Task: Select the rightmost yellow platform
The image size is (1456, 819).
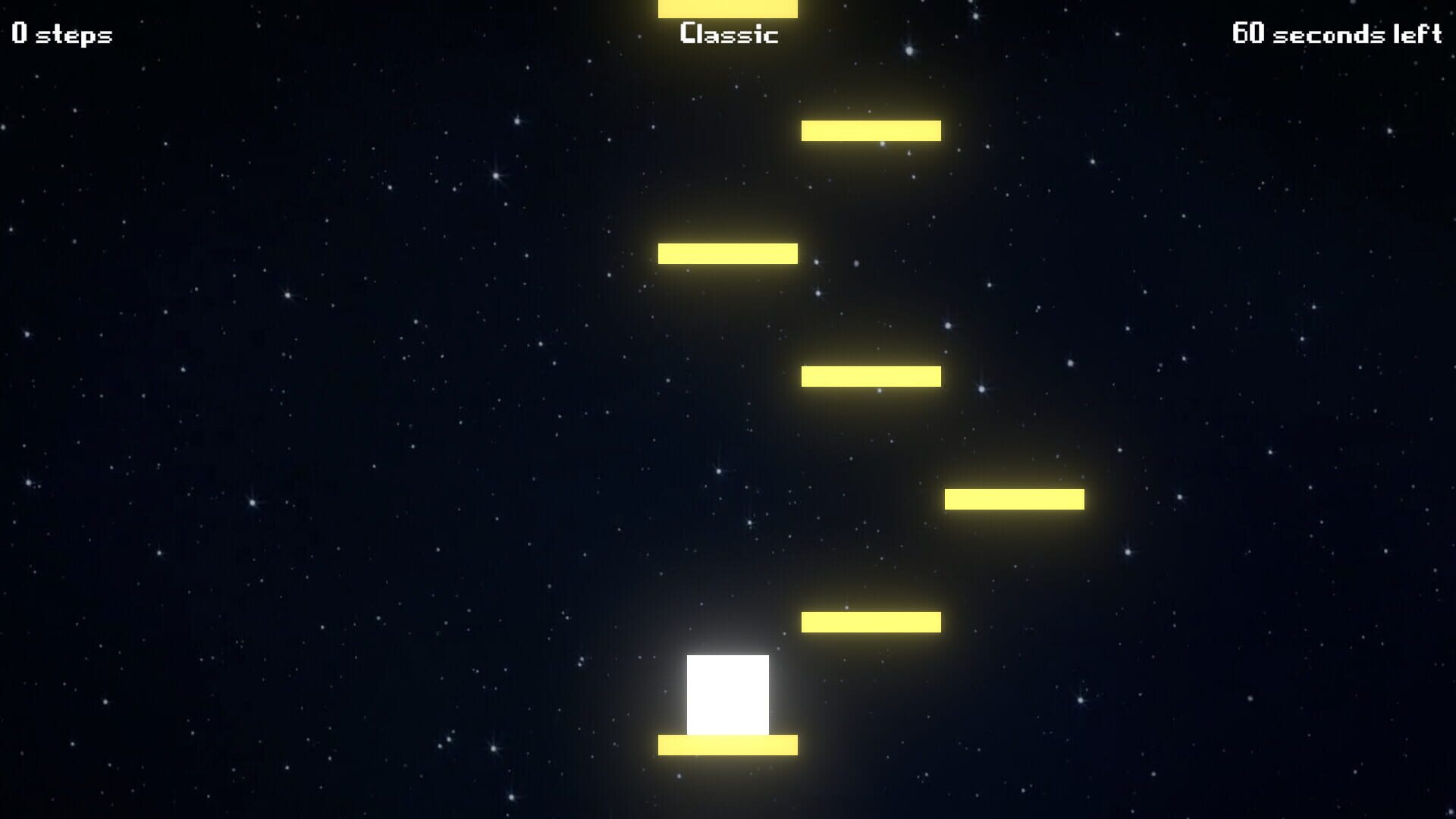Action: pyautogui.click(x=1015, y=499)
